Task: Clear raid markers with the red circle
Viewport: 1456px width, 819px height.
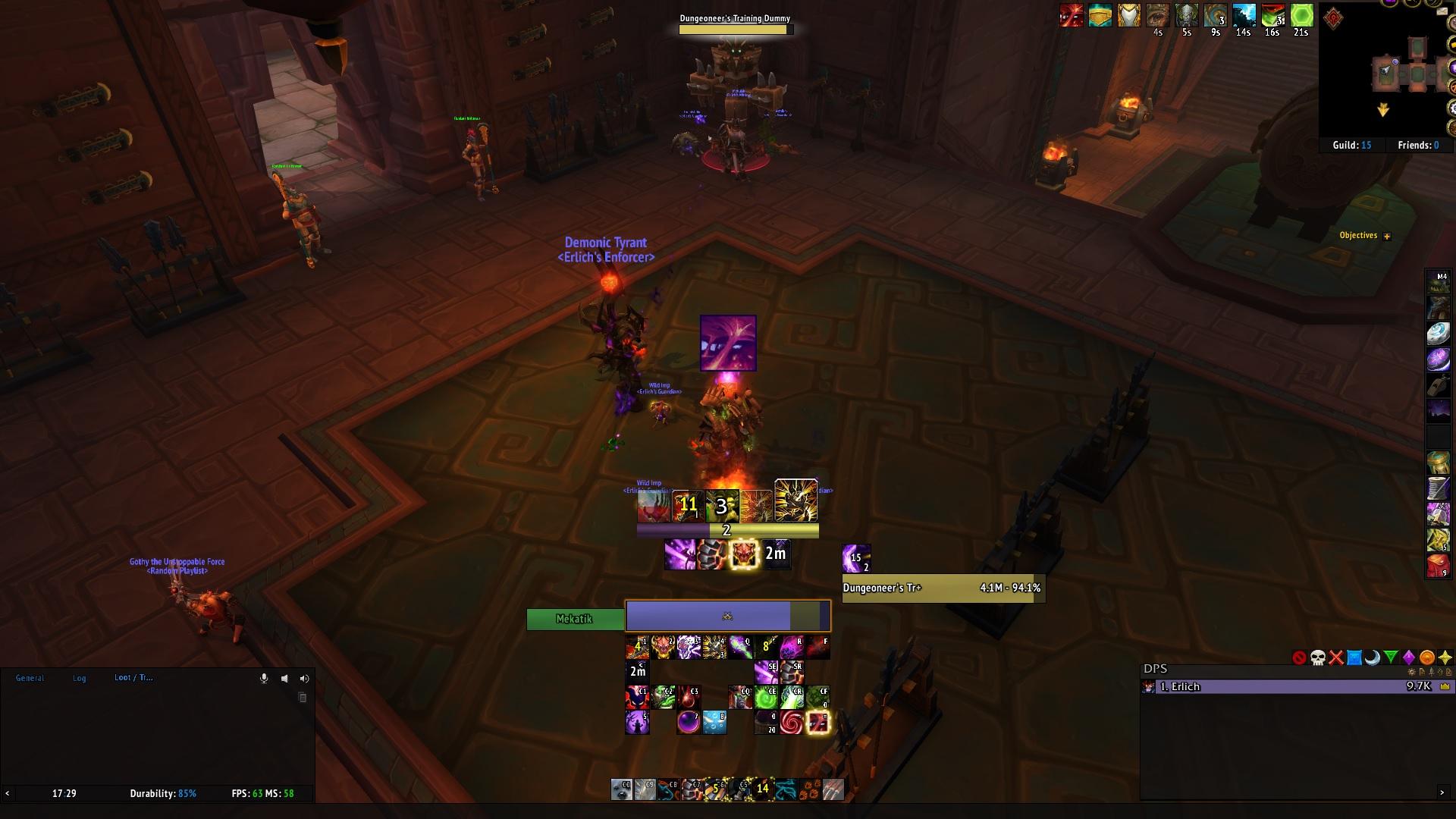Action: coord(1299,657)
